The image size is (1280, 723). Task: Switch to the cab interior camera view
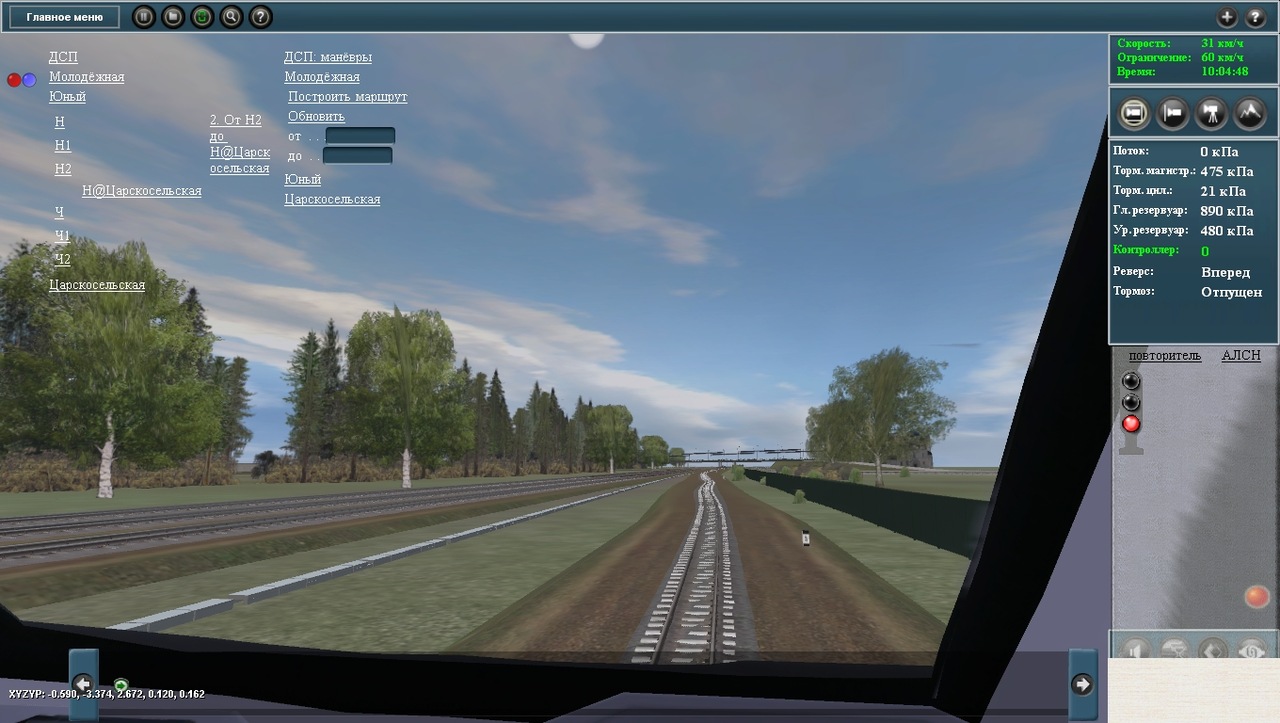coord(1134,113)
